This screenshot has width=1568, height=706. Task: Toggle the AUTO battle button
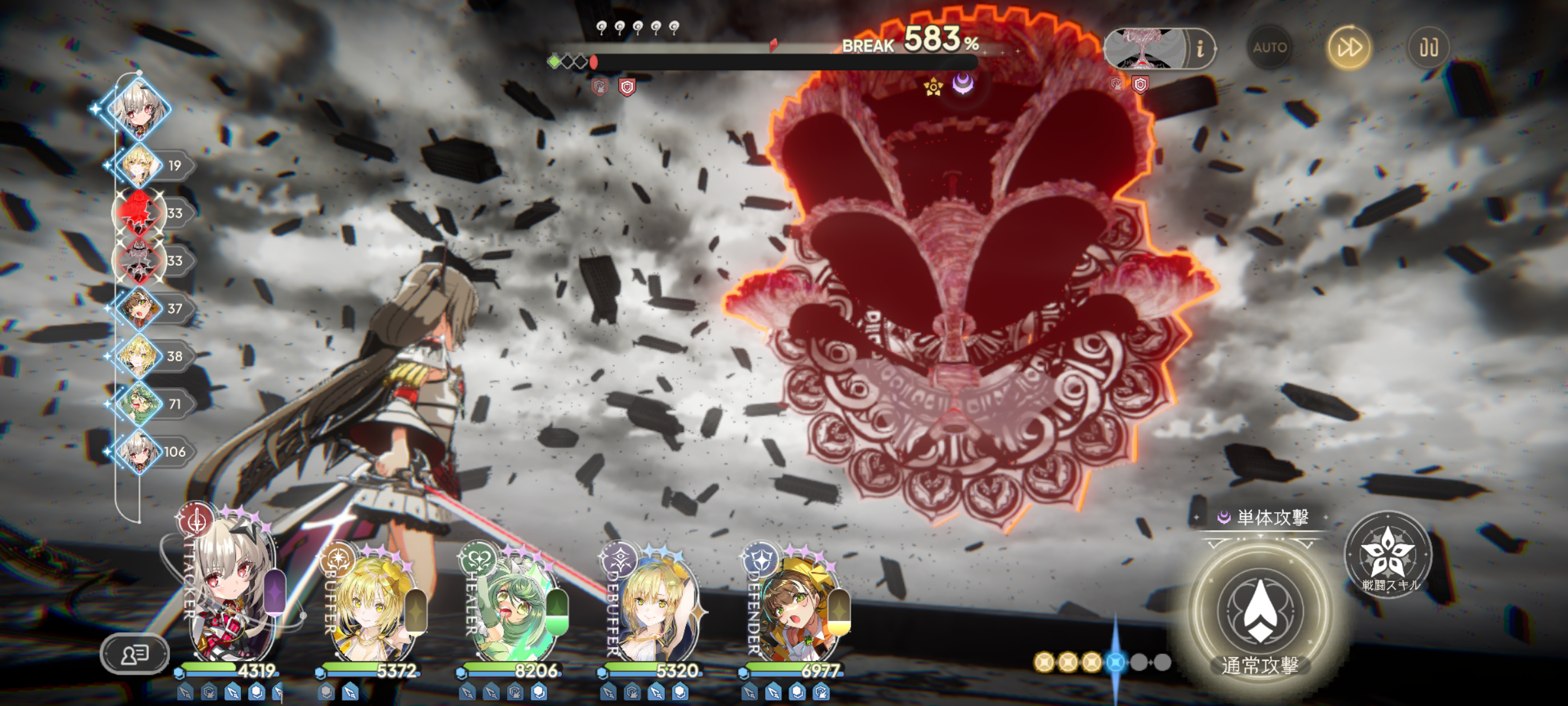point(1269,48)
